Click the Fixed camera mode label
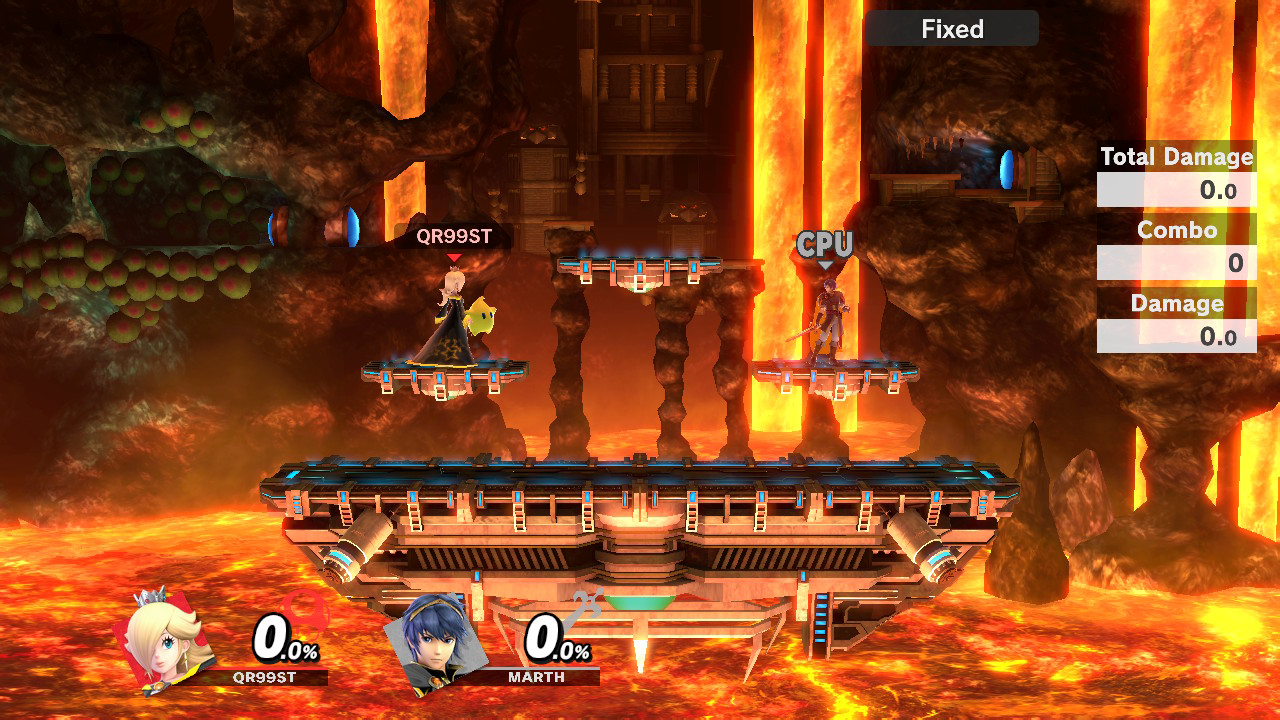This screenshot has height=720, width=1280. click(x=952, y=29)
